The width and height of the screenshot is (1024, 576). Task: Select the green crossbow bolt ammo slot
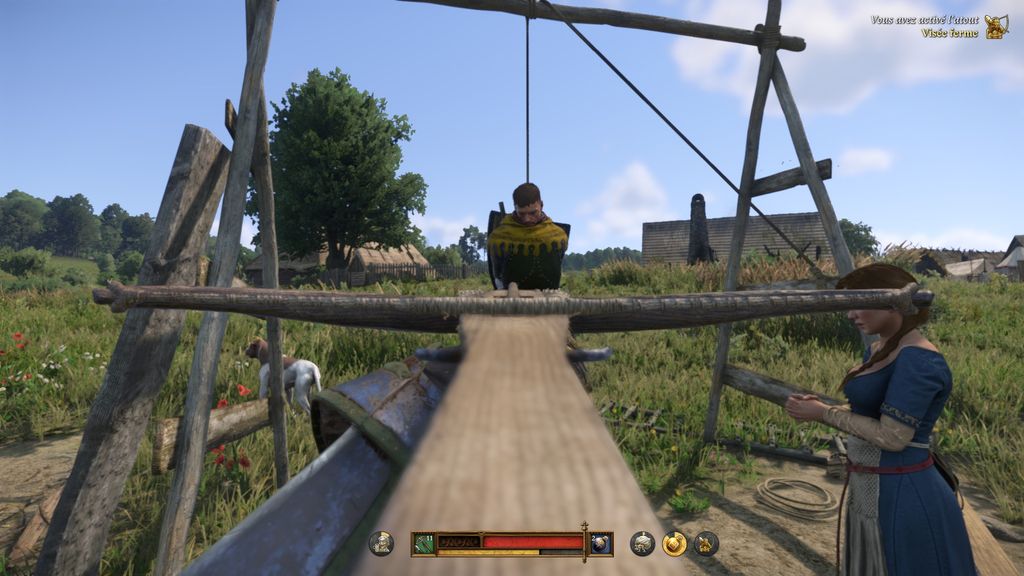pyautogui.click(x=424, y=543)
